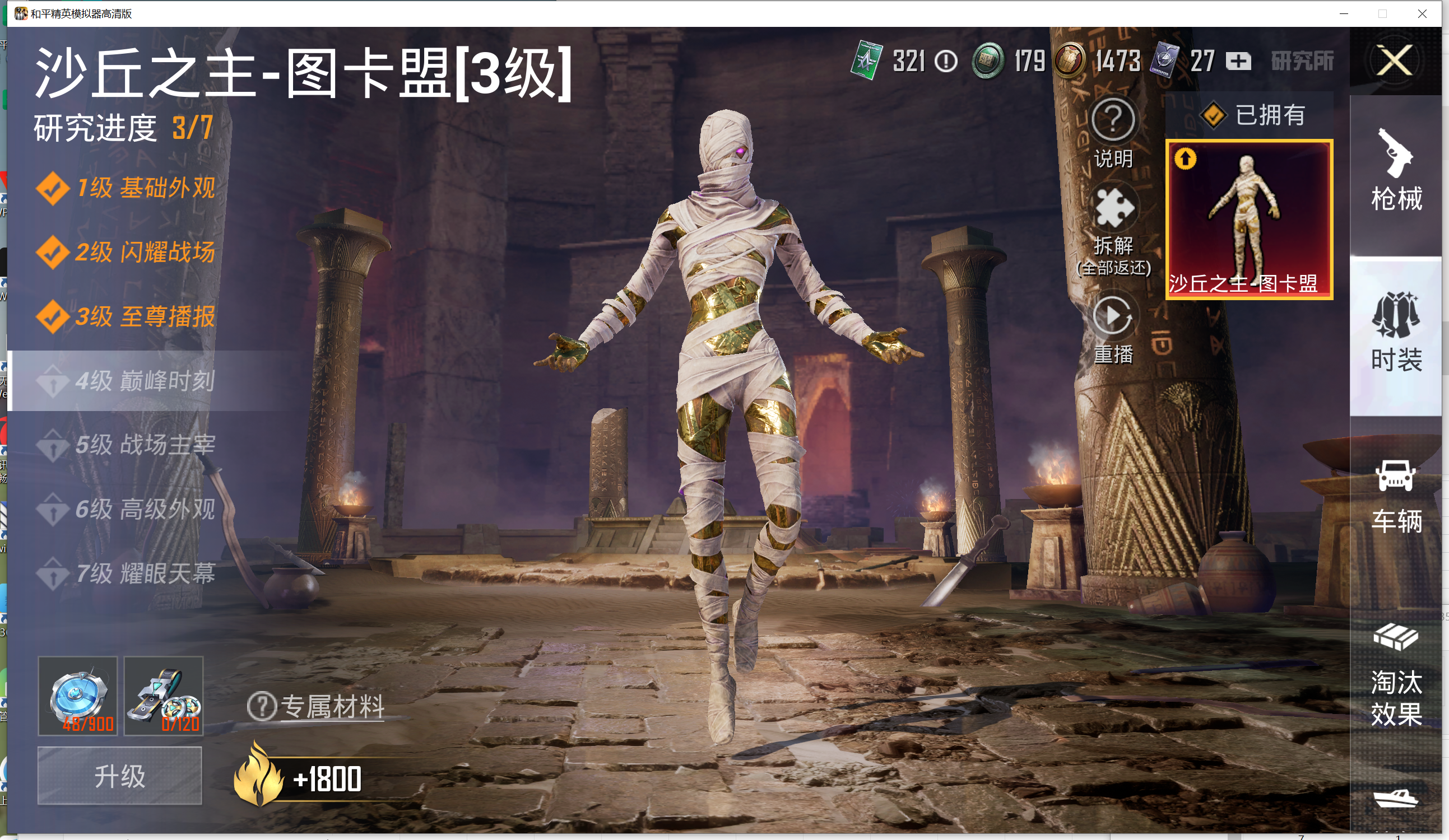
Task: Open the 说明 help info
Action: pos(1113,132)
